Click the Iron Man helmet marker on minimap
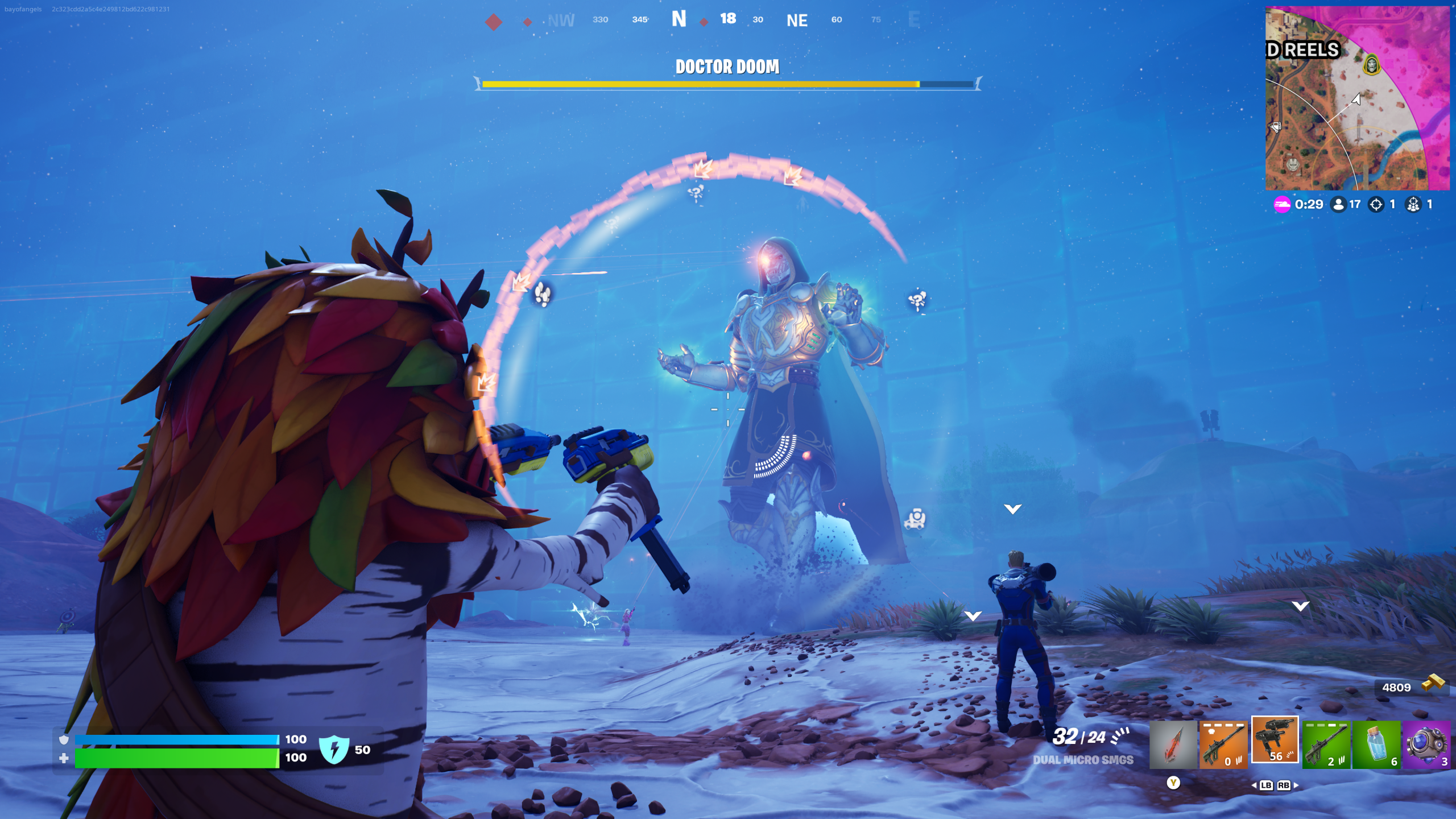 tap(1293, 165)
